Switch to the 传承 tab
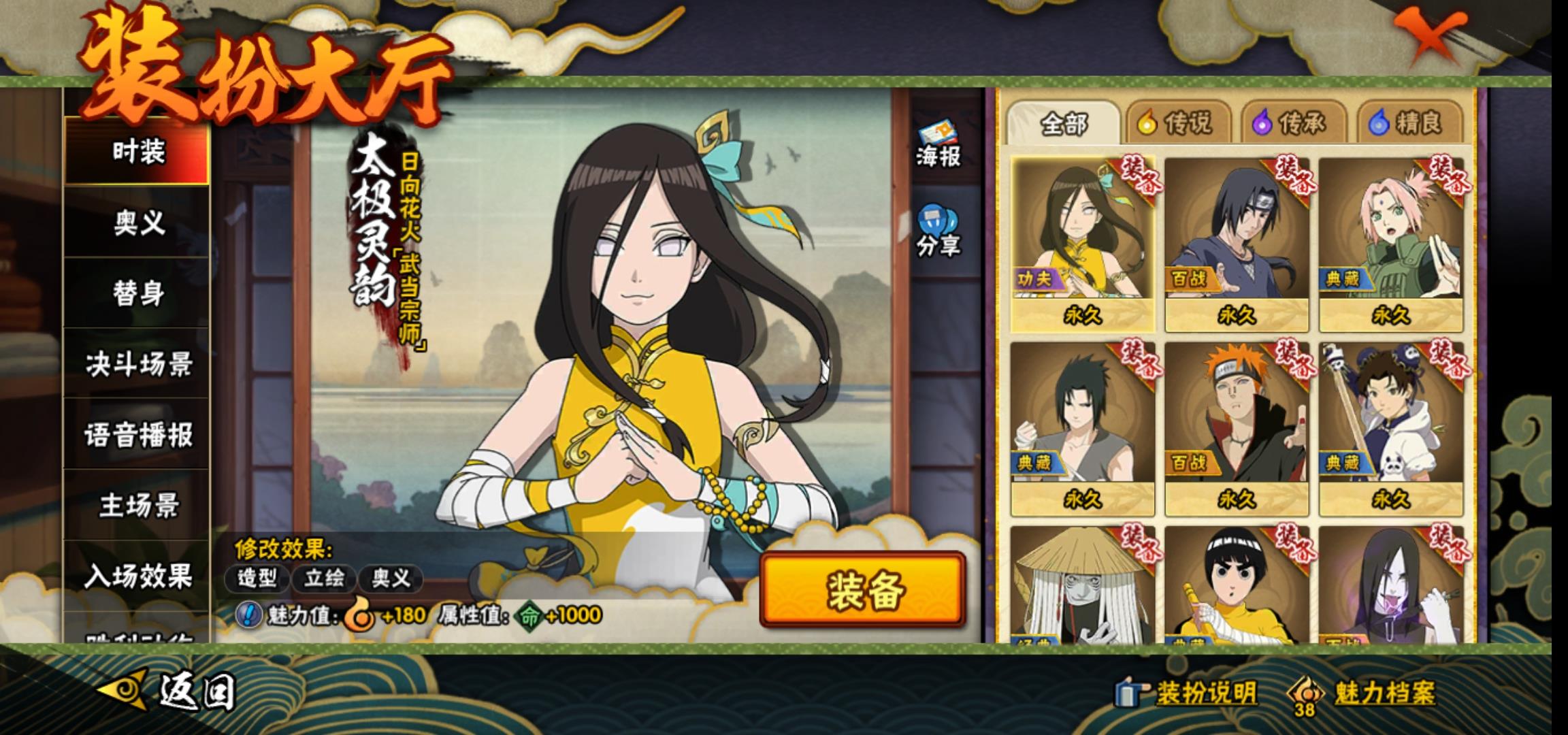The height and width of the screenshot is (735, 1568). [1293, 123]
